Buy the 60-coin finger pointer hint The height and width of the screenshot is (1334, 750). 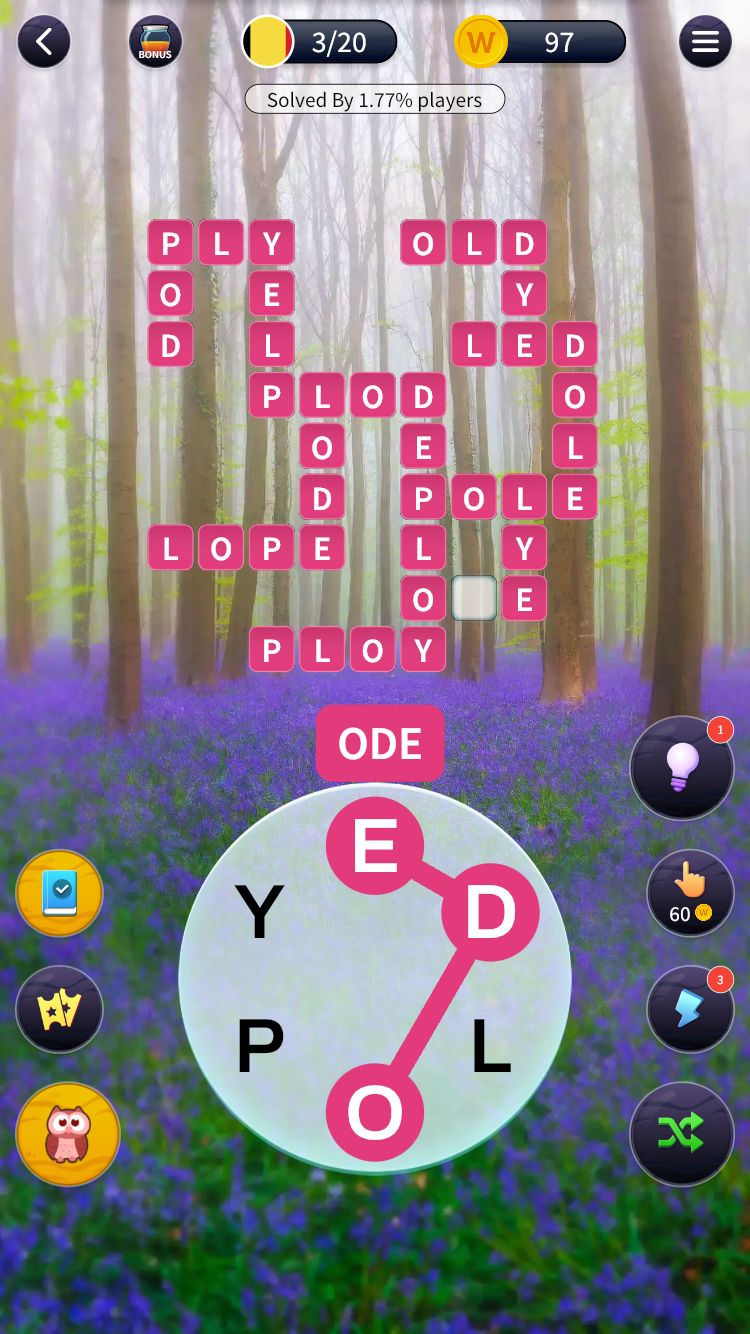click(x=689, y=893)
